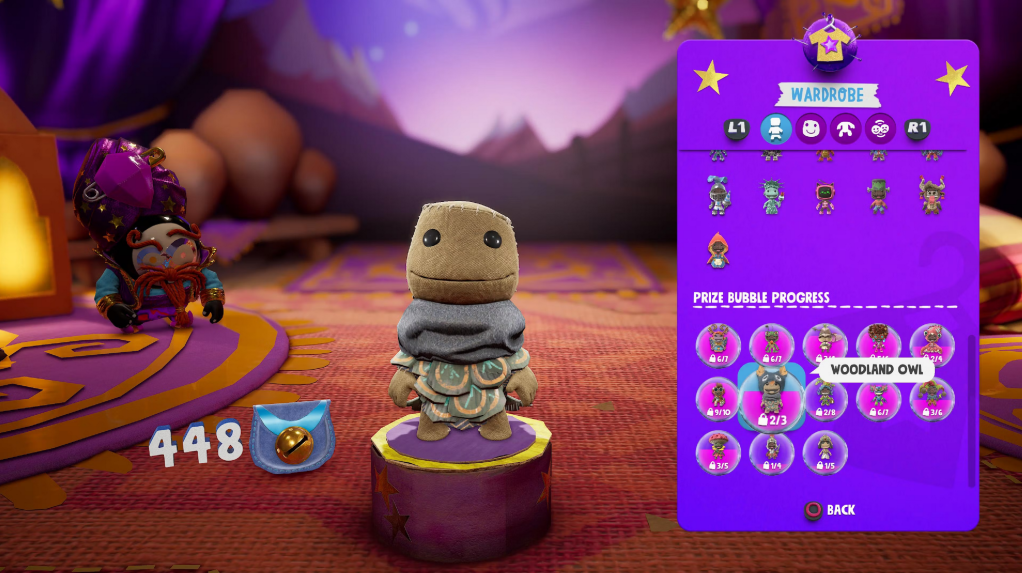Select the Woodland Owl prize bubble

tap(771, 397)
